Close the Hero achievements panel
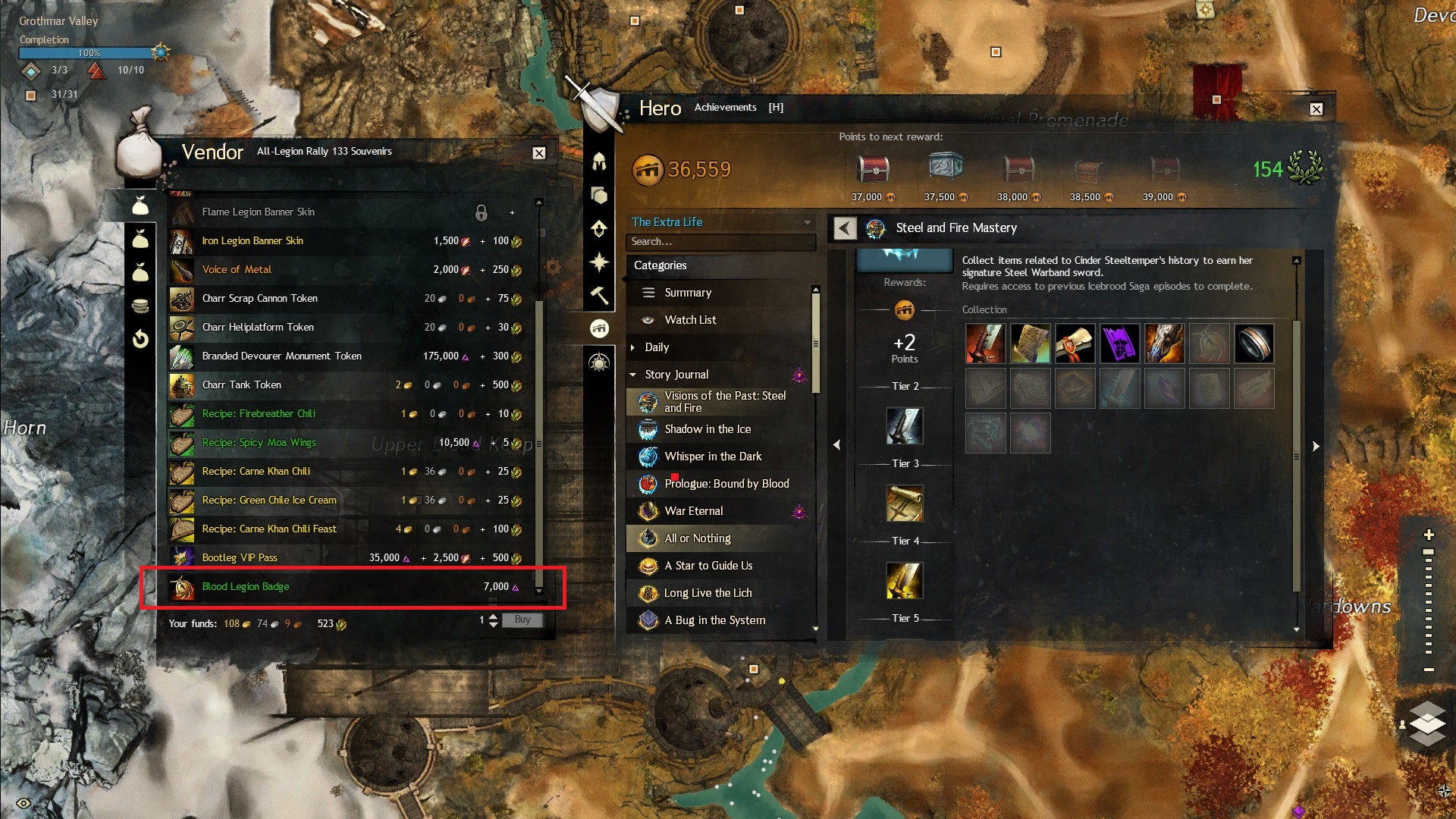Image resolution: width=1456 pixels, height=819 pixels. [x=1316, y=109]
